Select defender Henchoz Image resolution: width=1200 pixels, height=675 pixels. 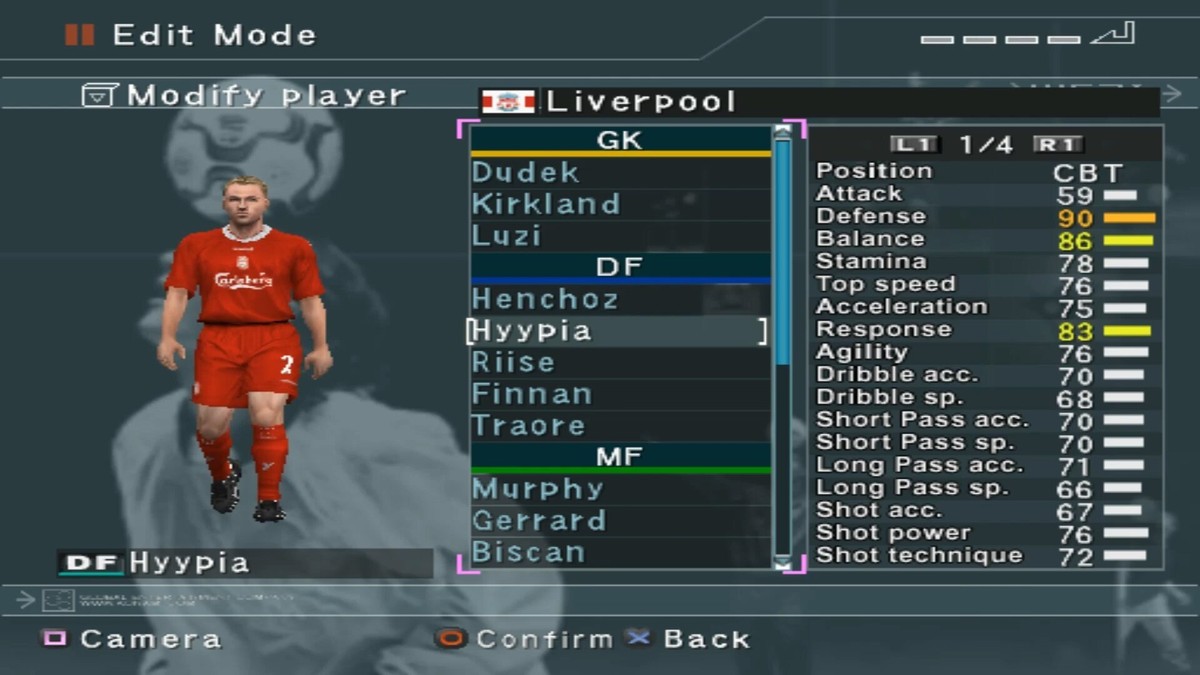click(x=545, y=299)
